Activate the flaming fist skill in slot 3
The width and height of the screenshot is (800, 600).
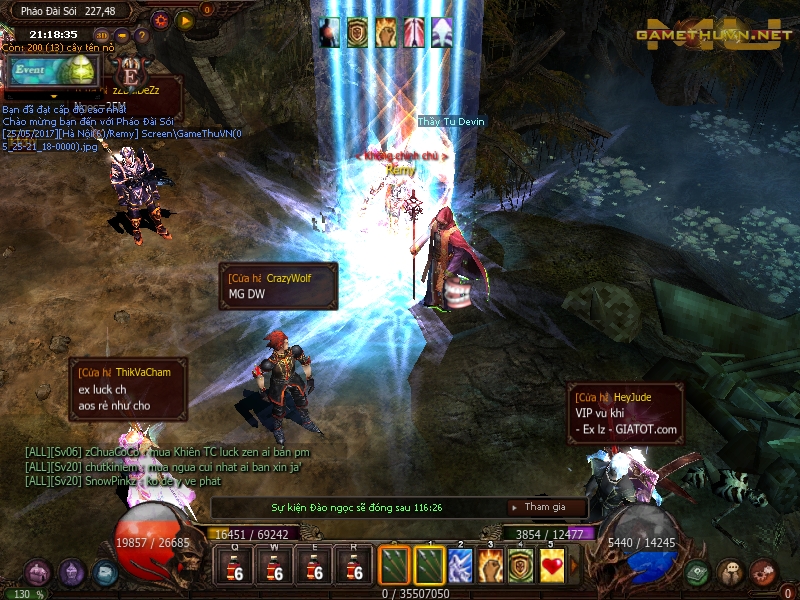(x=490, y=566)
